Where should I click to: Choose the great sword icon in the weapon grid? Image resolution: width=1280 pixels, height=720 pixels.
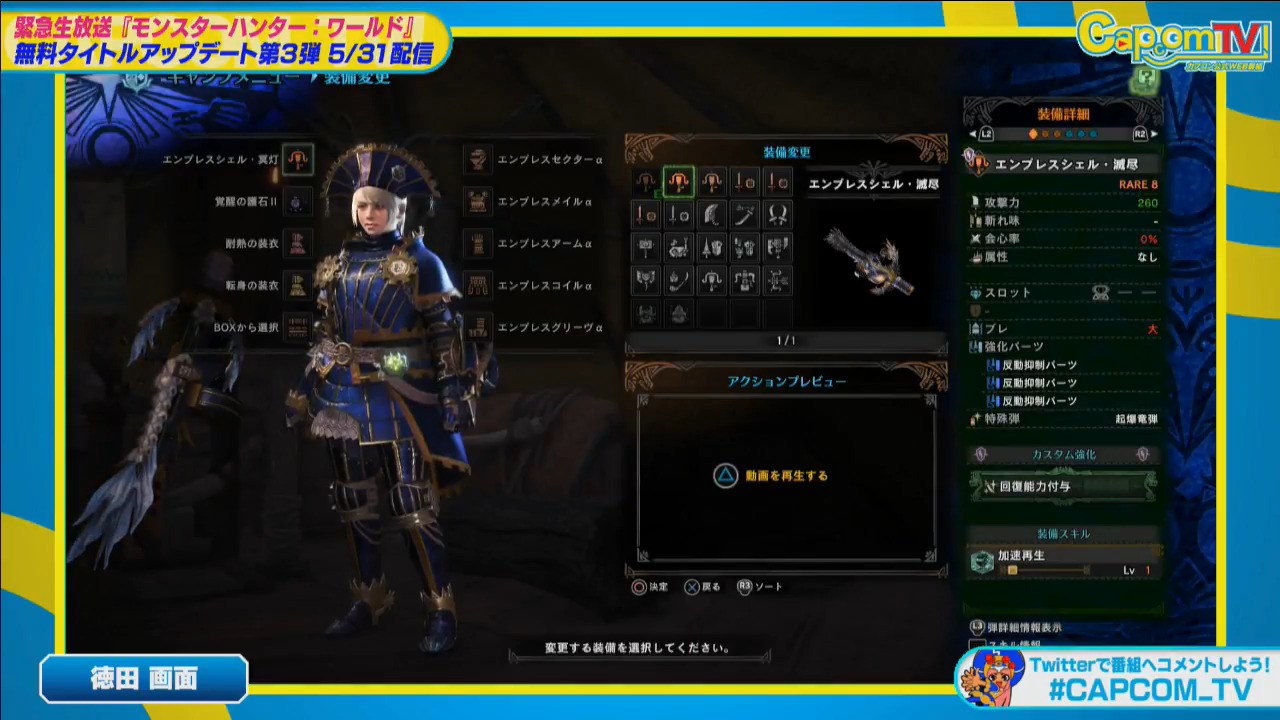712,214
